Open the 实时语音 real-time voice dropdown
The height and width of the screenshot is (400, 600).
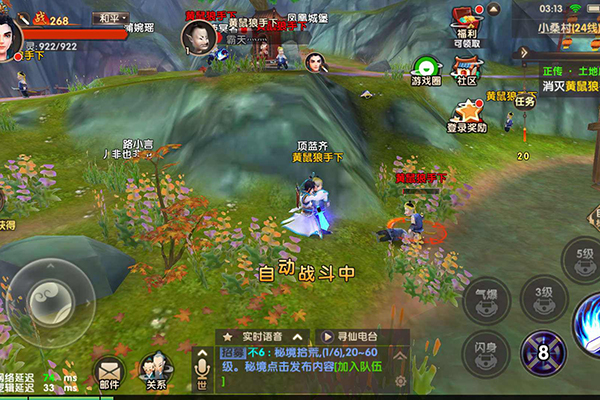(258, 336)
